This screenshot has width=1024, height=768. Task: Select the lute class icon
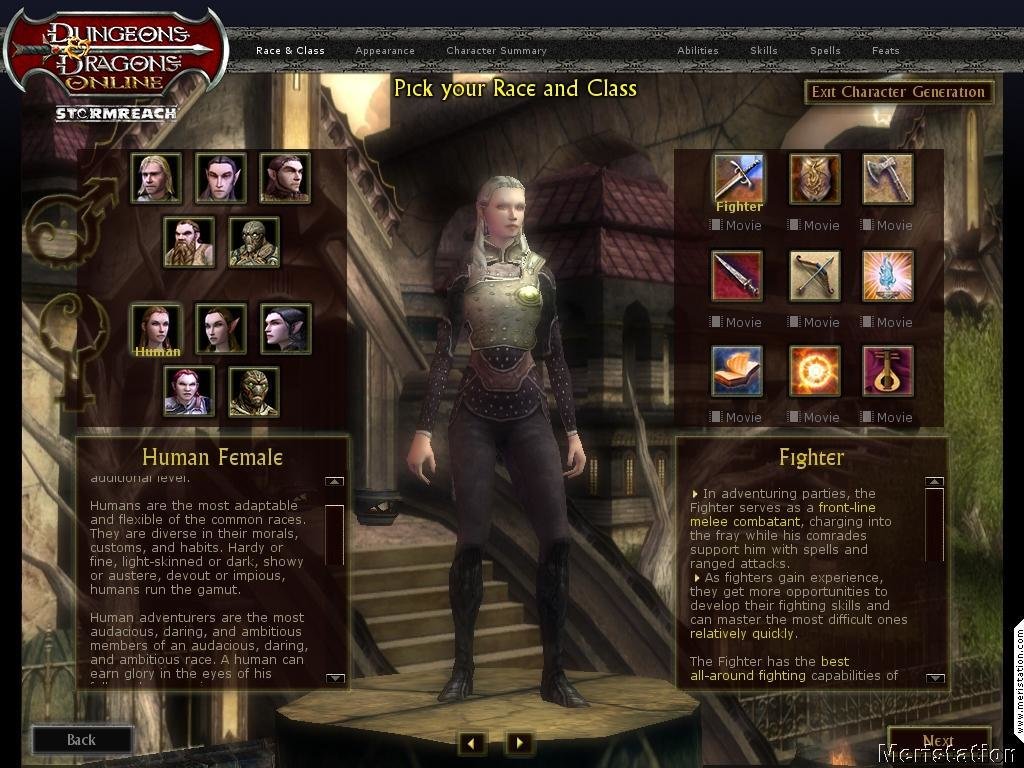[x=887, y=371]
